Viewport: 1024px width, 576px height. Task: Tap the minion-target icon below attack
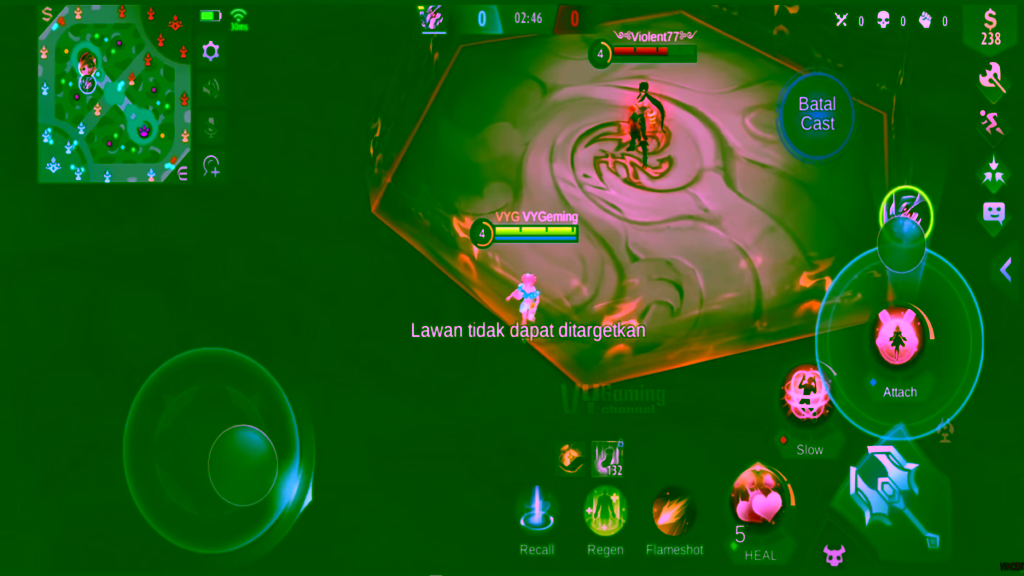(x=833, y=553)
